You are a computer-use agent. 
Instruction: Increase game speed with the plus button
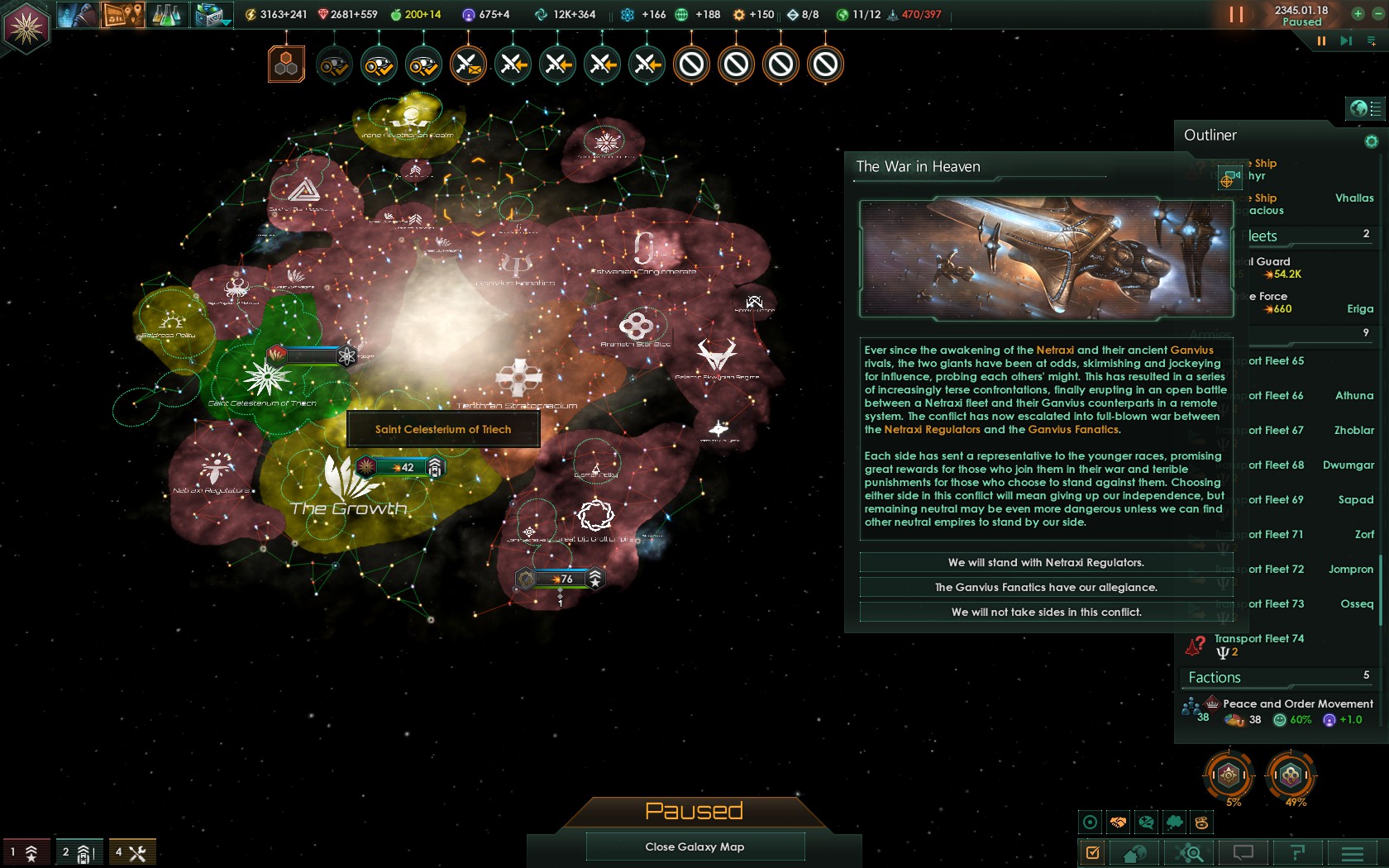point(1358,13)
